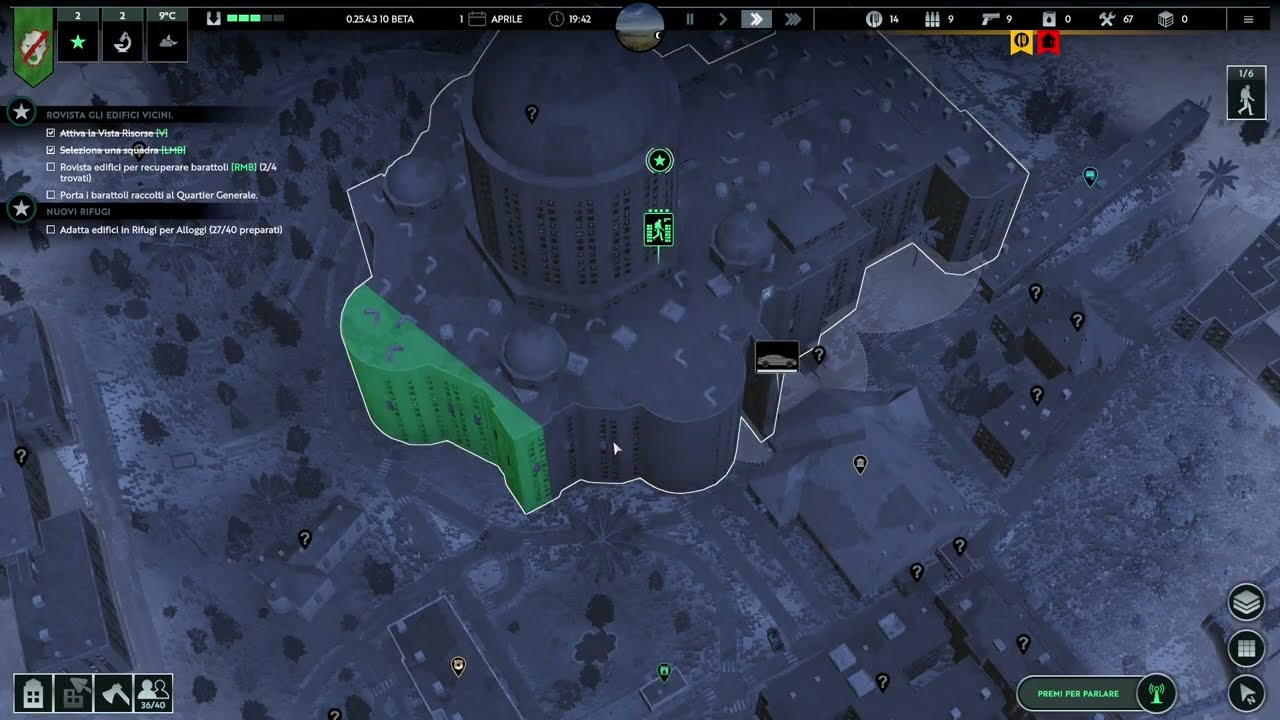Open the 36/40 population panel
Viewport: 1280px width, 720px height.
(x=153, y=693)
